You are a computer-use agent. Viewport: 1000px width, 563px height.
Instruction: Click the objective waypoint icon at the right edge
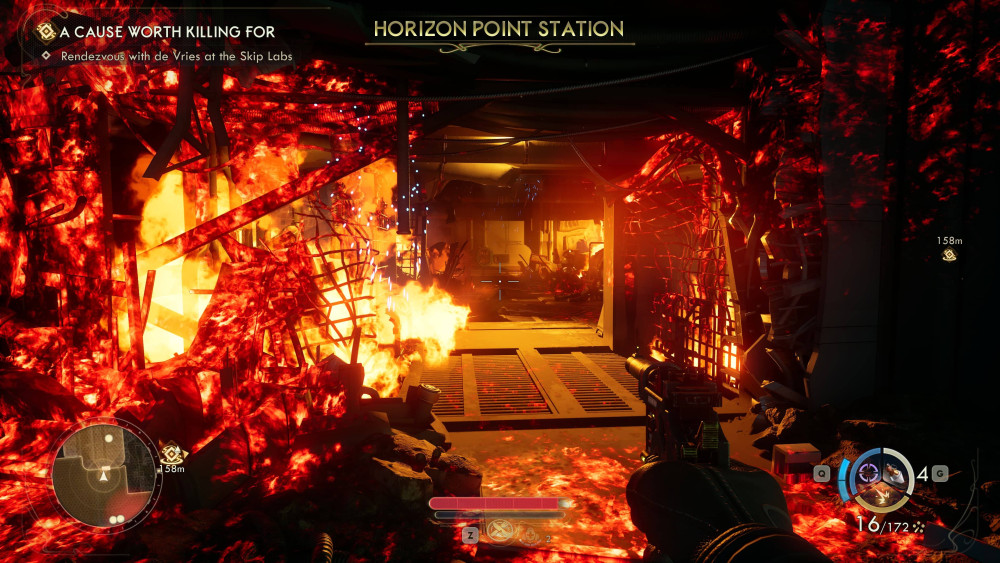pos(949,256)
